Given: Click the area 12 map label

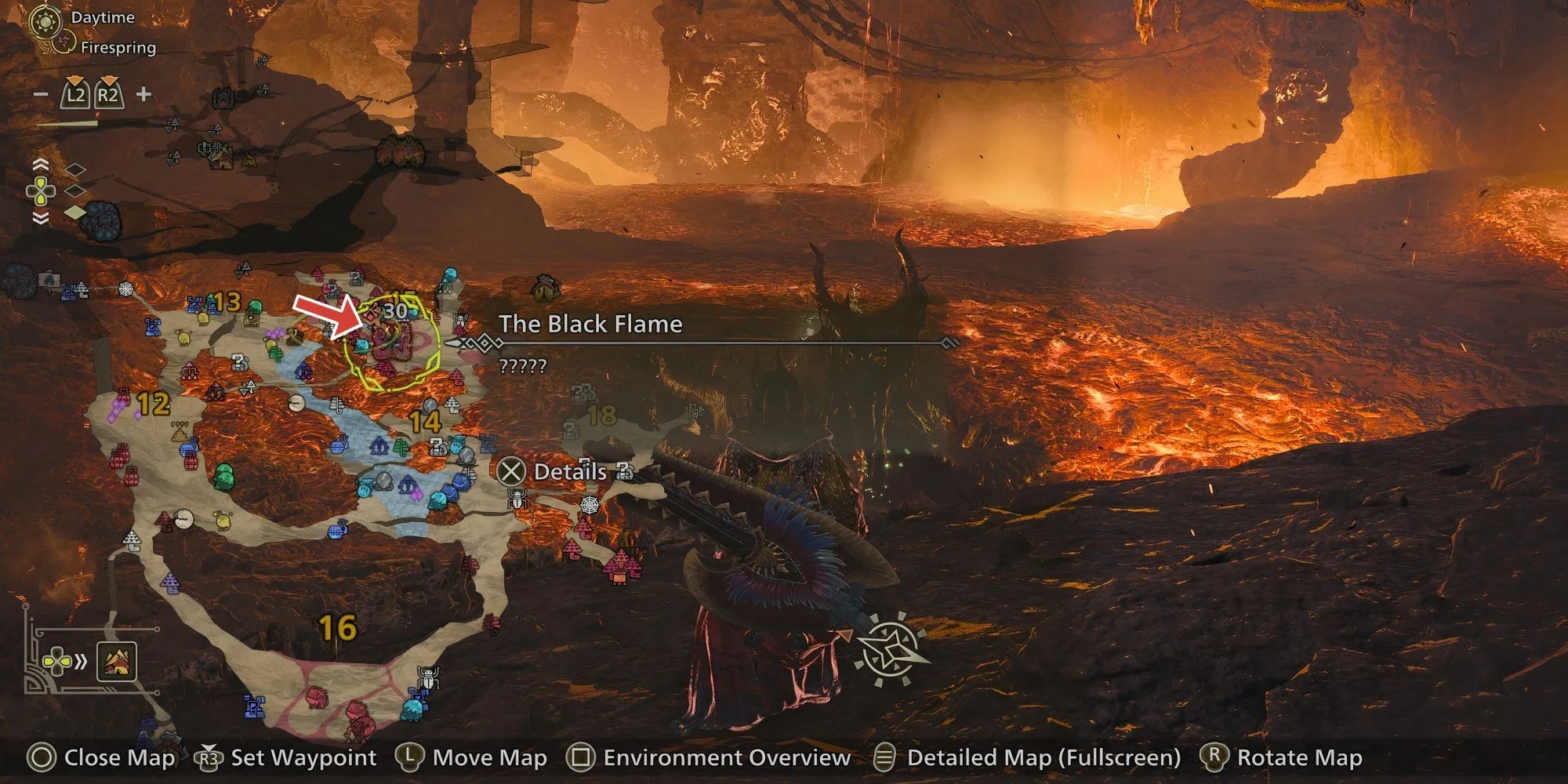Looking at the screenshot, I should pos(154,404).
